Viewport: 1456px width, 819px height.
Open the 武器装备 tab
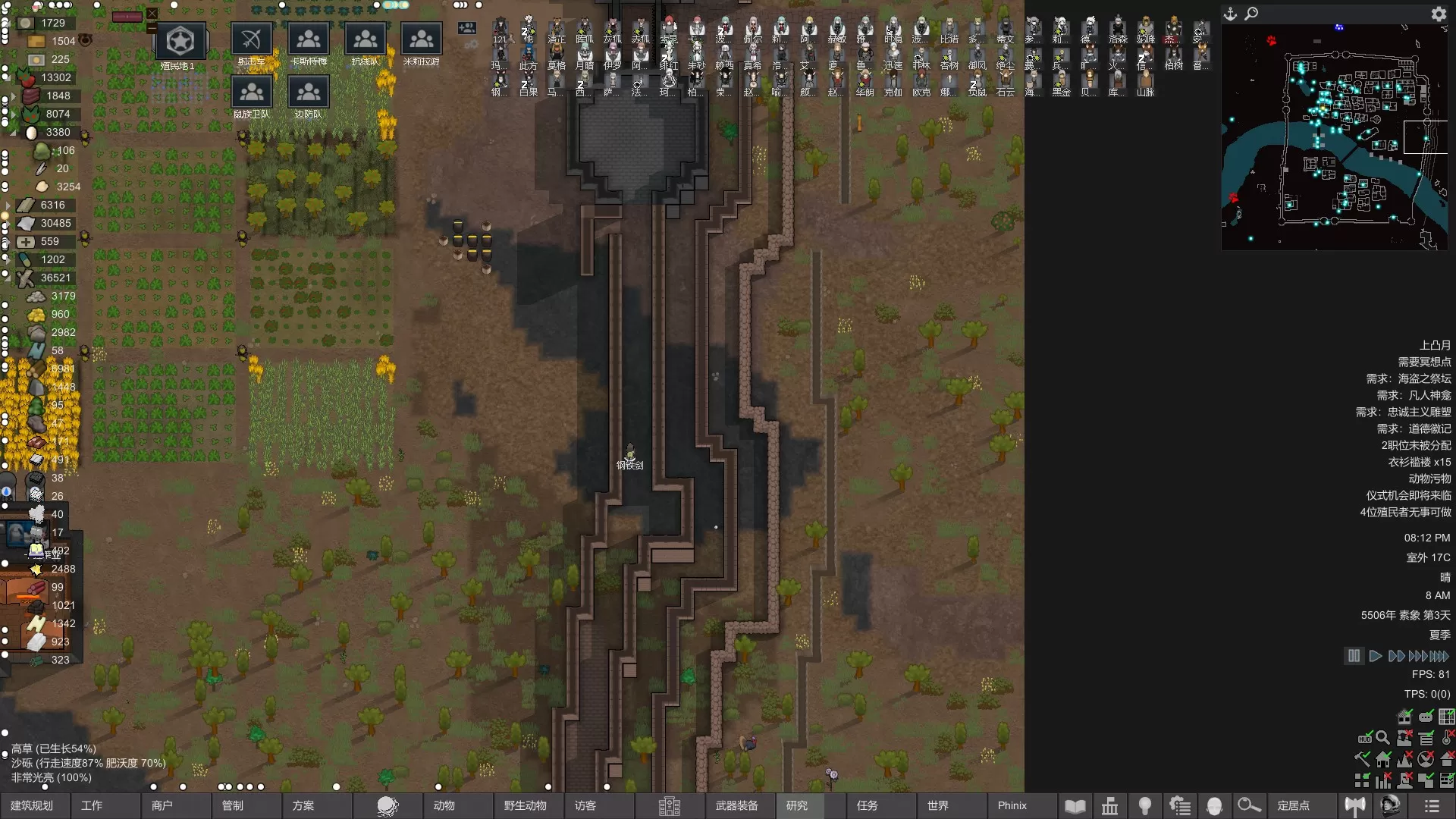(x=736, y=805)
